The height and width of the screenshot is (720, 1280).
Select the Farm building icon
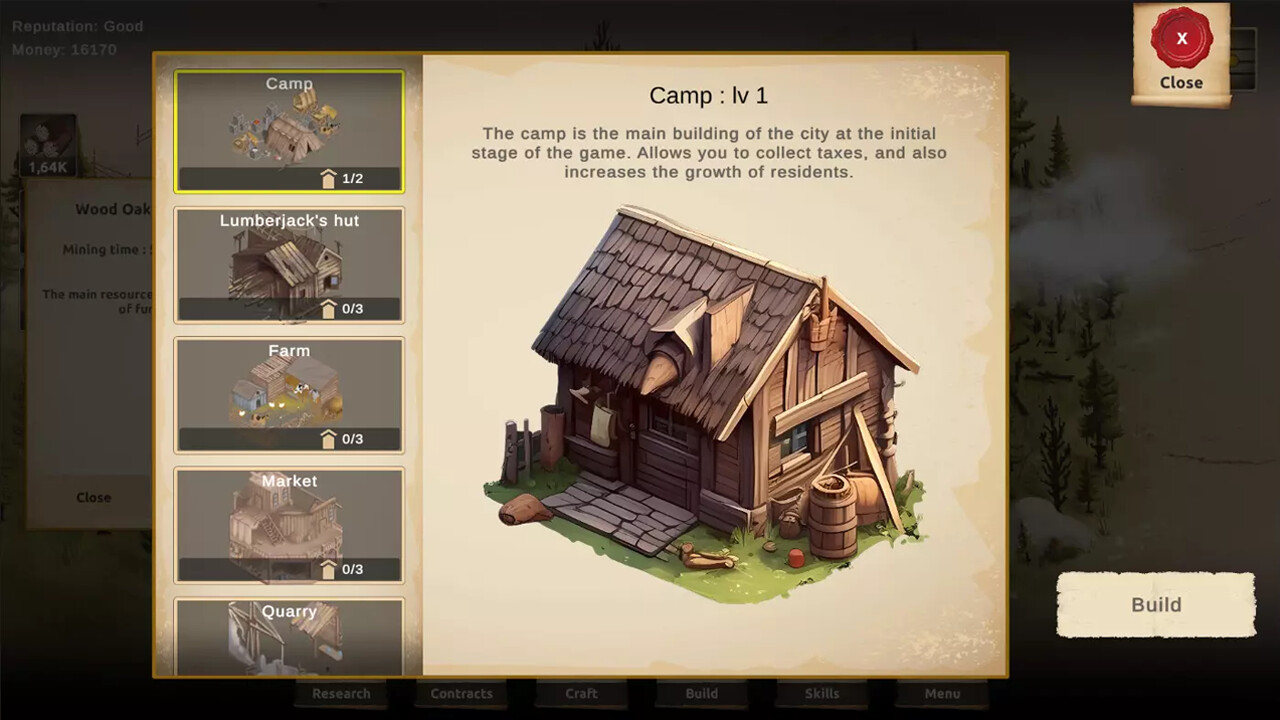289,393
